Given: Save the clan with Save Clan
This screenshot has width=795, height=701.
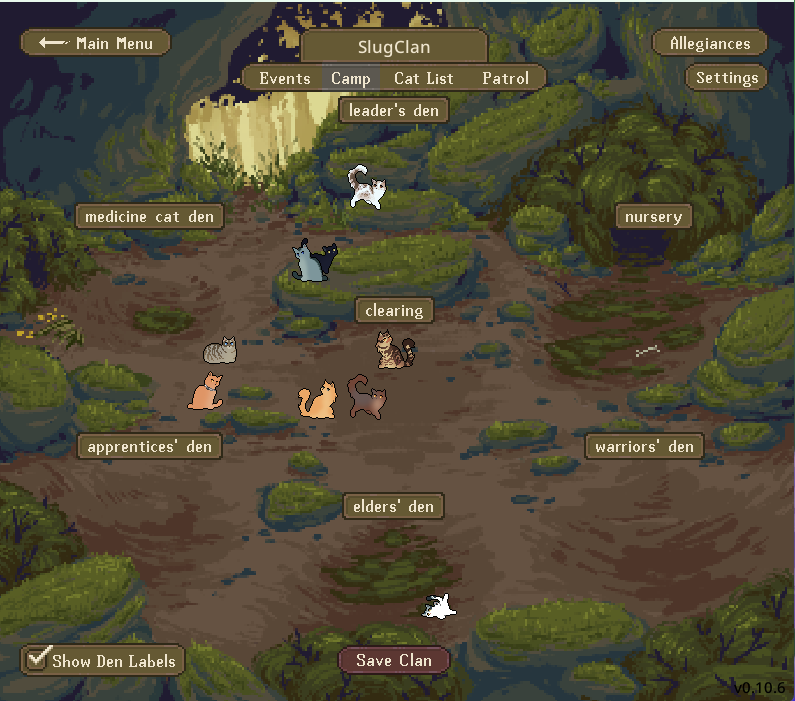Looking at the screenshot, I should (394, 660).
